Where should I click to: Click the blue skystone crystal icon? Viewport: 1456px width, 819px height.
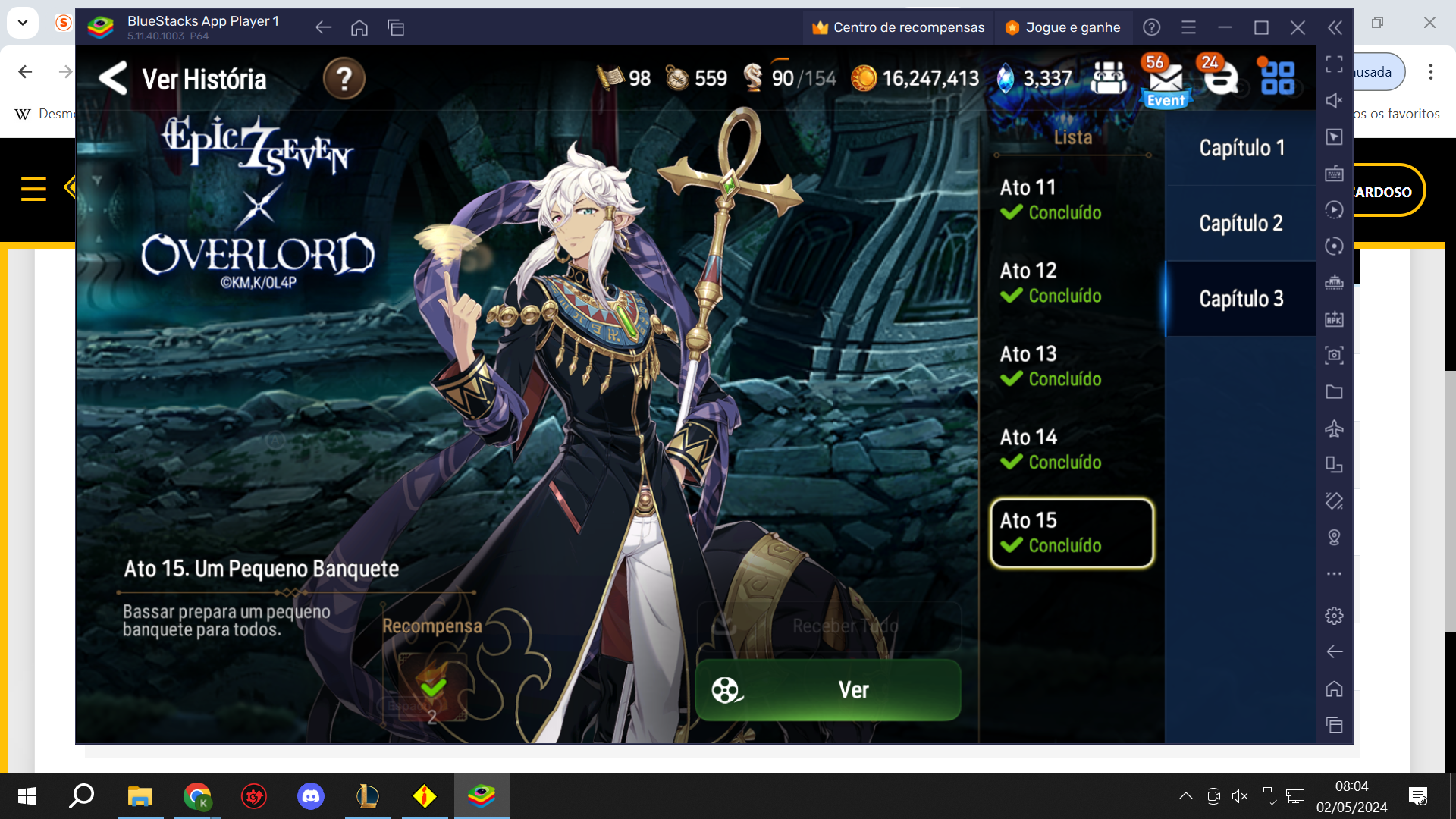pyautogui.click(x=1005, y=78)
